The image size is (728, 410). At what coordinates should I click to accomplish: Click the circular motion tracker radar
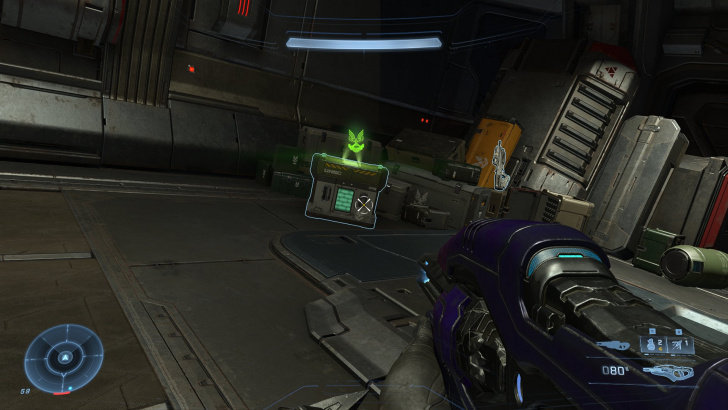tap(64, 356)
